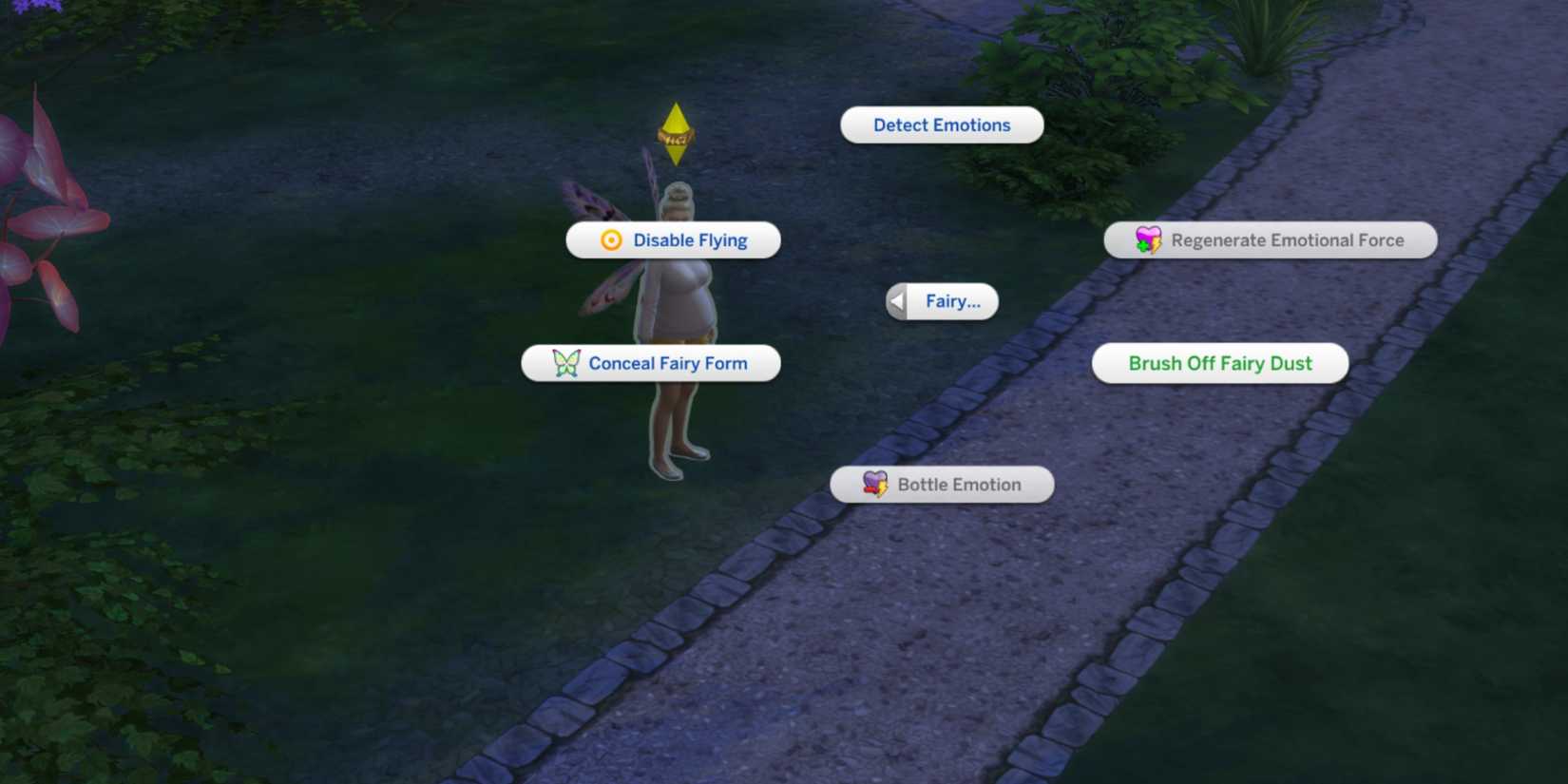Click the yellow sun icon beside Disable Flying
This screenshot has width=1568, height=784.
click(609, 239)
